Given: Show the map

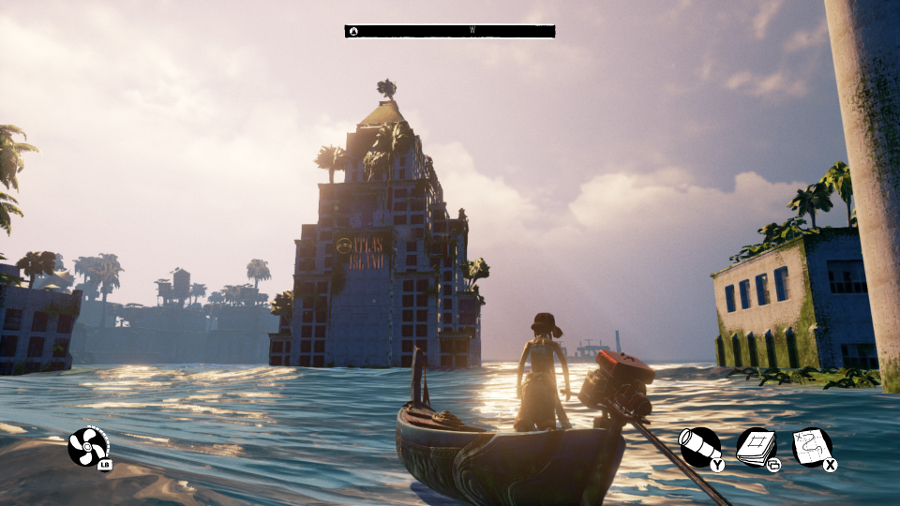Looking at the screenshot, I should coord(811,446).
